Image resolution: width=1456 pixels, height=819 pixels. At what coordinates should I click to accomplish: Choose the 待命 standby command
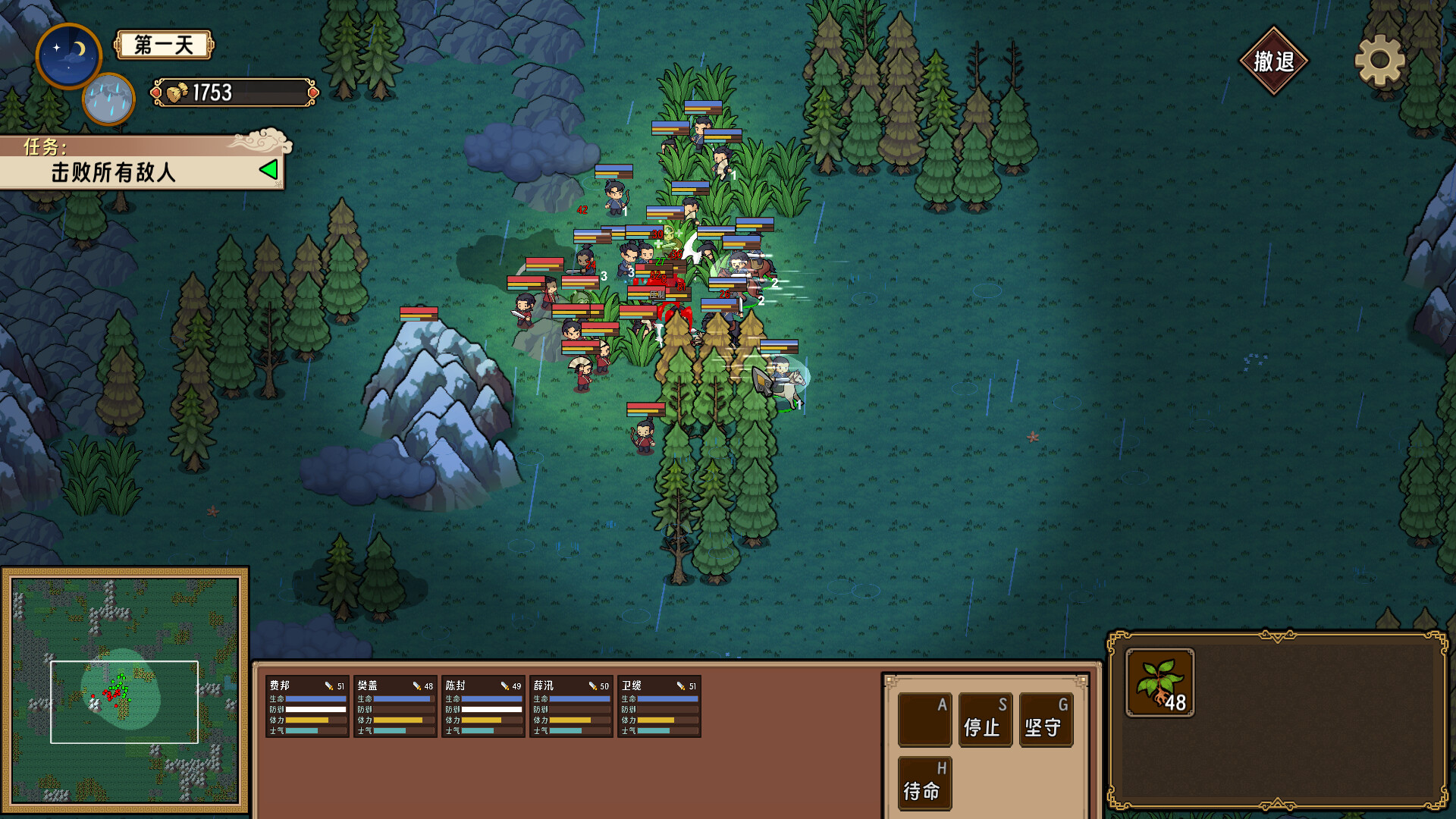pos(924,783)
